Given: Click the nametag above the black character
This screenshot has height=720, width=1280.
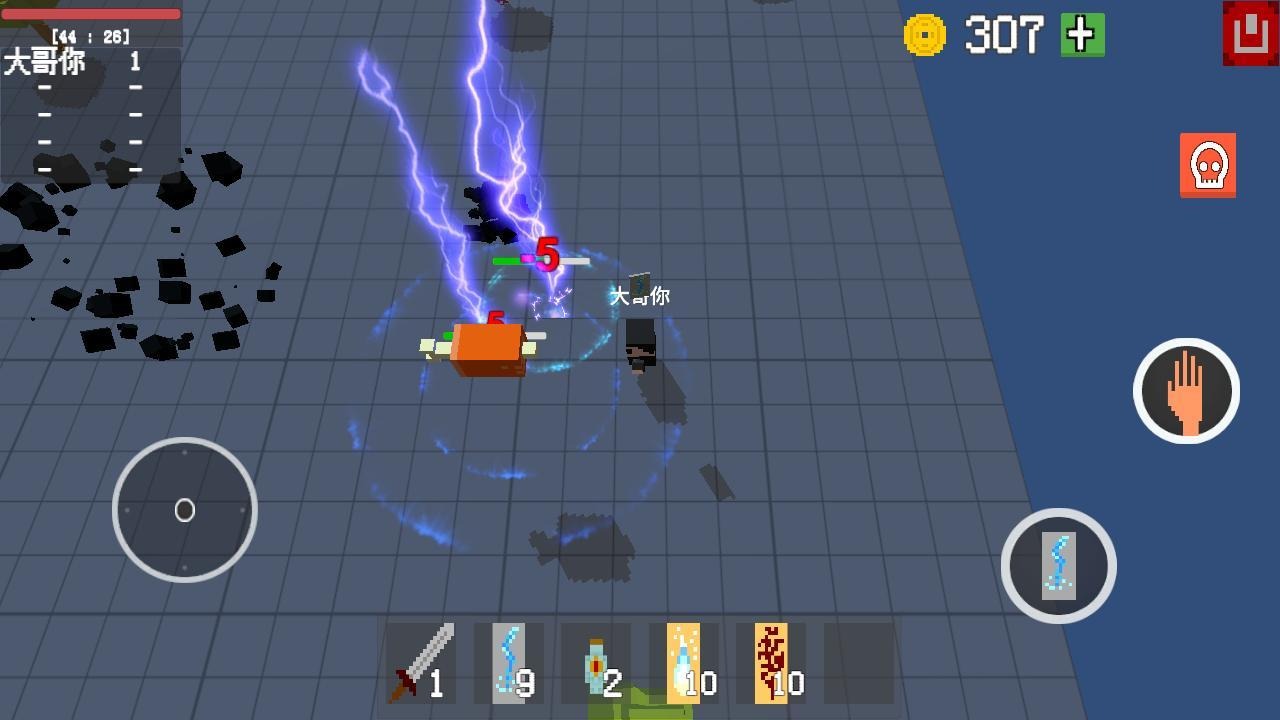Looking at the screenshot, I should tap(640, 296).
